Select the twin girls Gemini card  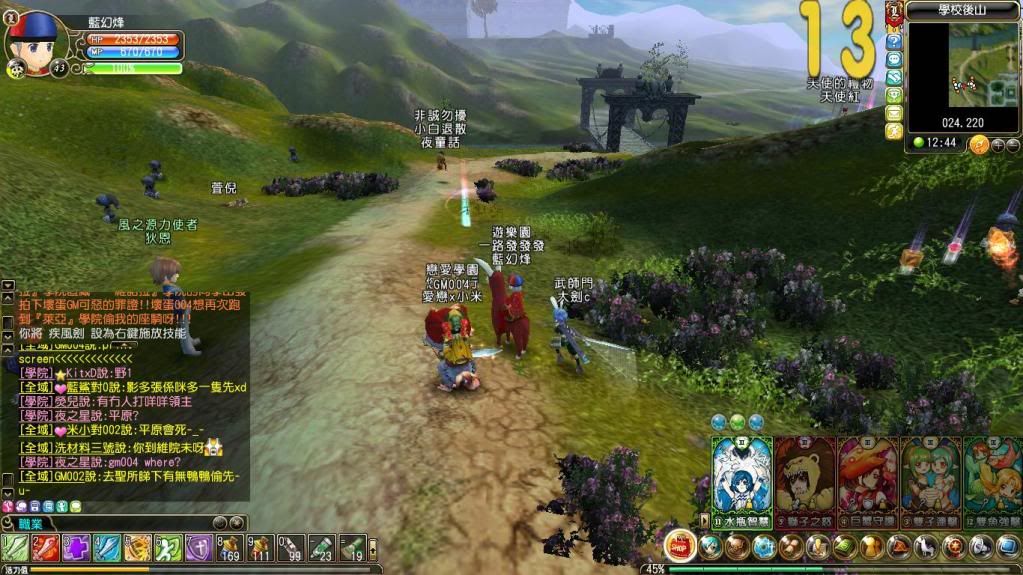coord(930,480)
